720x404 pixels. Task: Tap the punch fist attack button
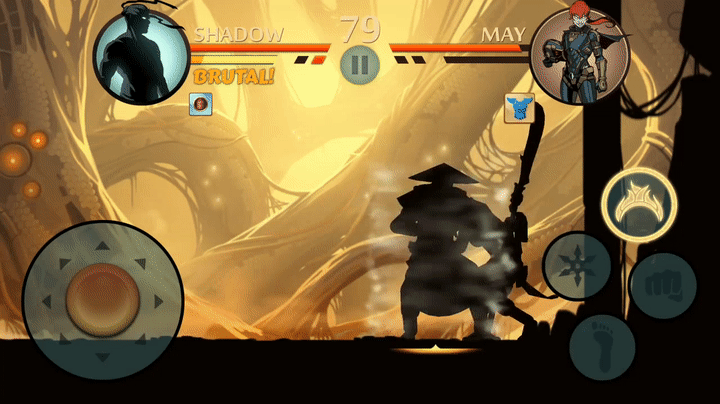(x=663, y=279)
